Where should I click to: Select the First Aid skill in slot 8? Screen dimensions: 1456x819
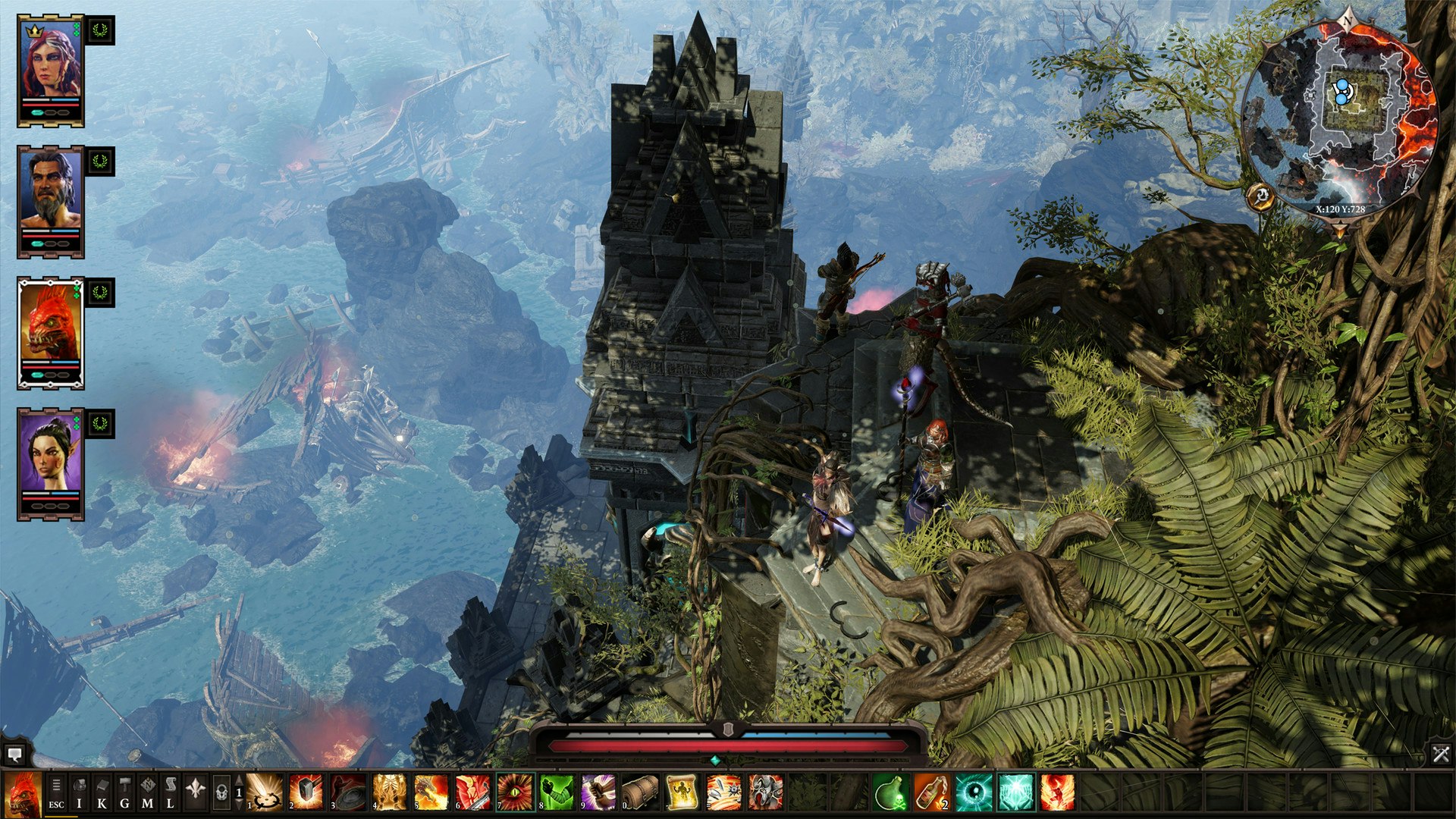tap(557, 792)
